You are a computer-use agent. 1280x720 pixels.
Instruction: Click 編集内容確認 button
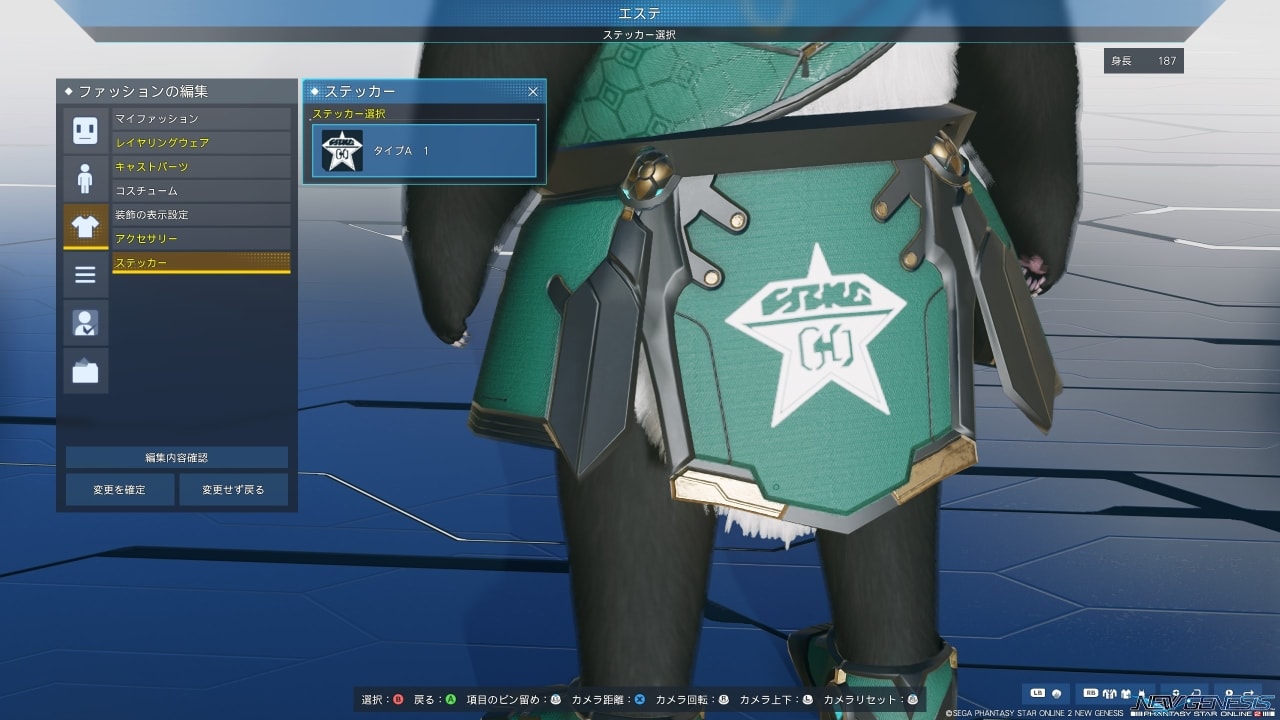coord(177,458)
